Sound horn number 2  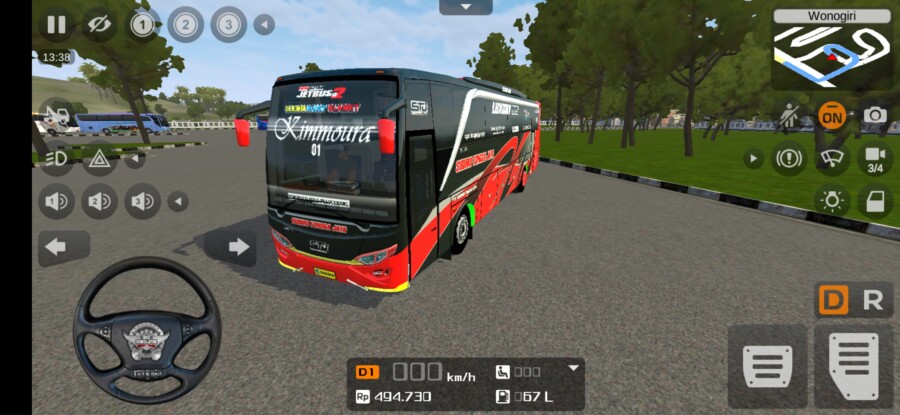click(99, 201)
